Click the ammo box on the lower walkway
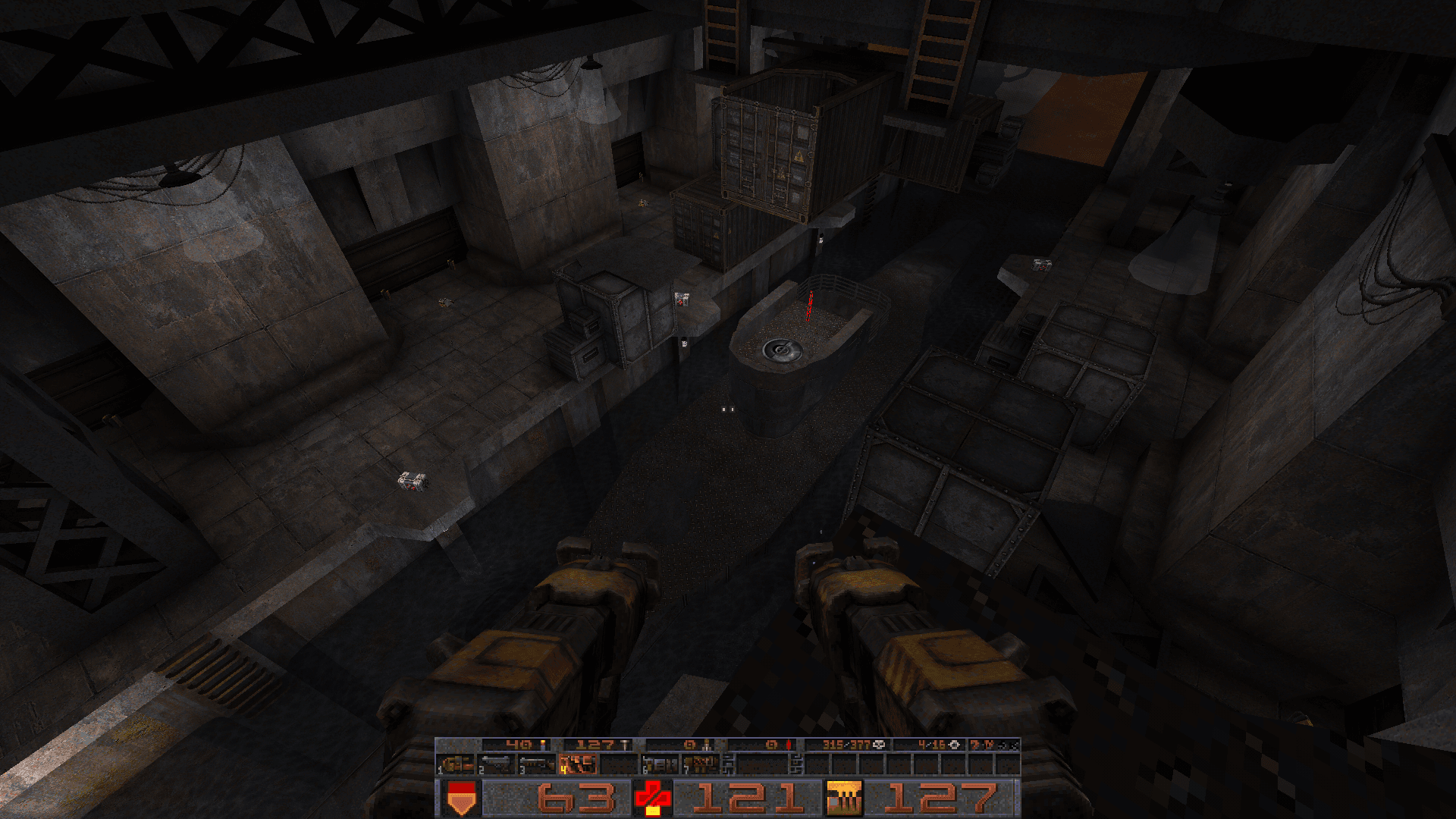This screenshot has width=1456, height=819. coord(413,482)
